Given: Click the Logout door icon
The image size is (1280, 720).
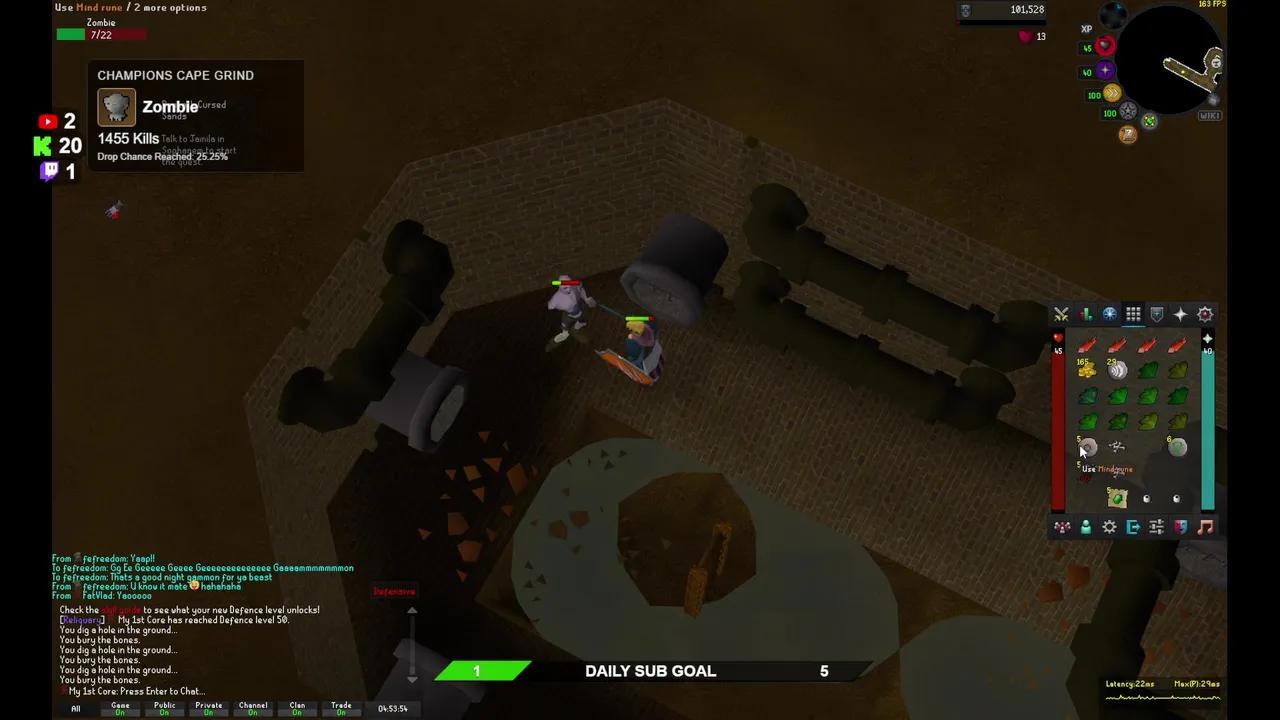Looking at the screenshot, I should [x=1133, y=527].
